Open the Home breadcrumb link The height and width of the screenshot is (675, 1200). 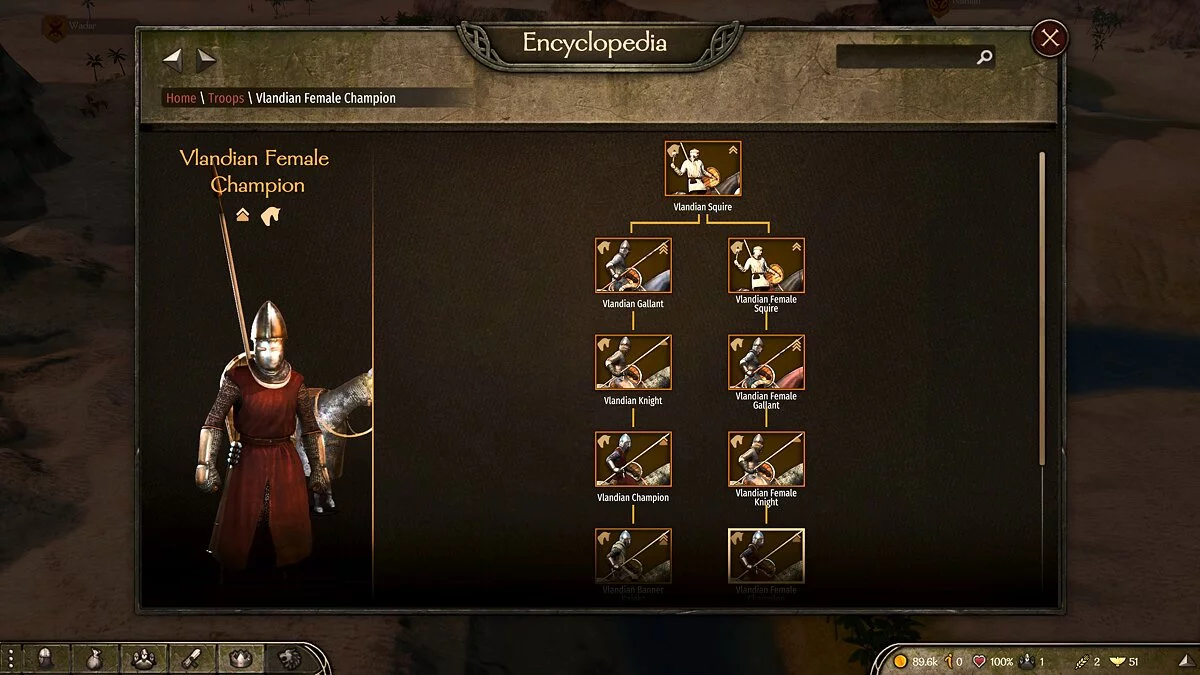click(181, 98)
